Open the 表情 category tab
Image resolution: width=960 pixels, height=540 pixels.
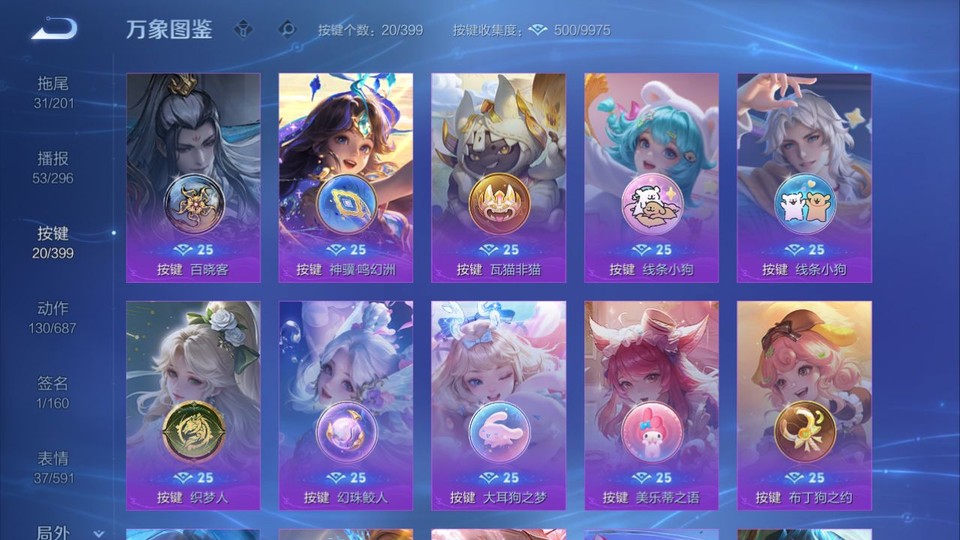[53, 467]
